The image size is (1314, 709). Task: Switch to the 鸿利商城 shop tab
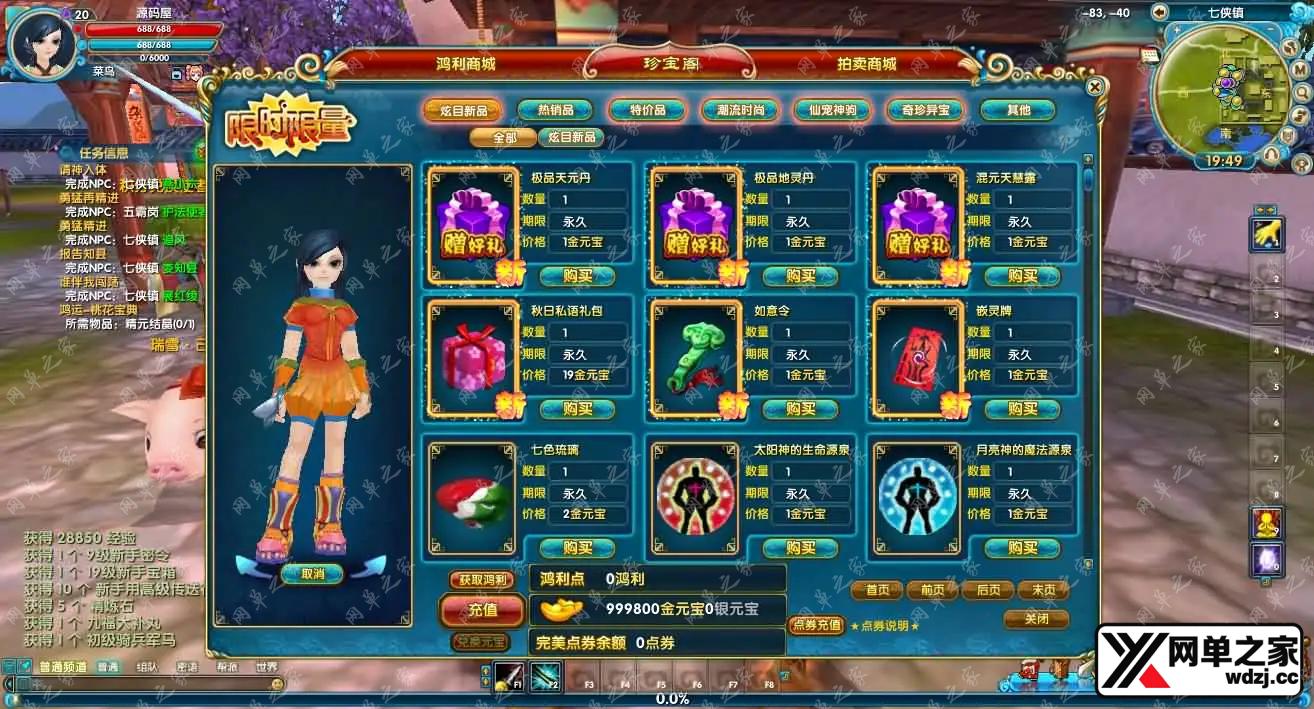pos(466,64)
